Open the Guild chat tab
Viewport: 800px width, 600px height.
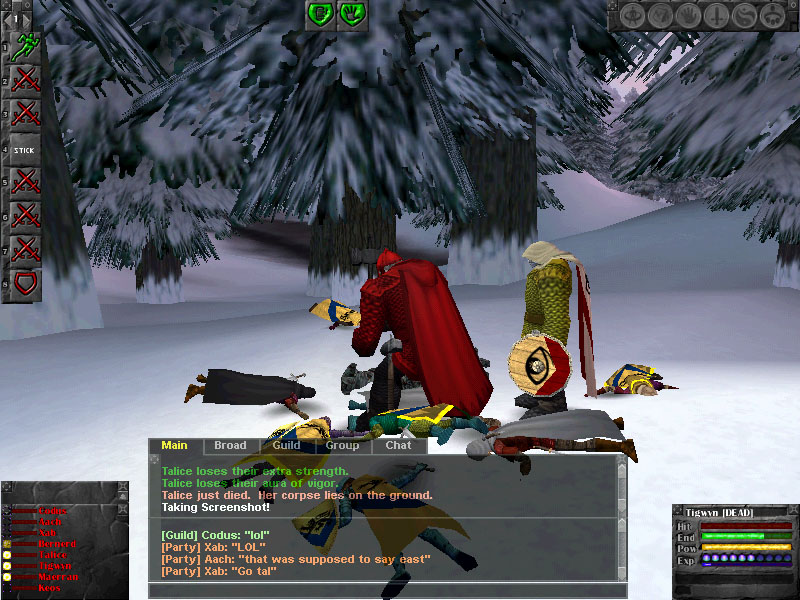(286, 446)
